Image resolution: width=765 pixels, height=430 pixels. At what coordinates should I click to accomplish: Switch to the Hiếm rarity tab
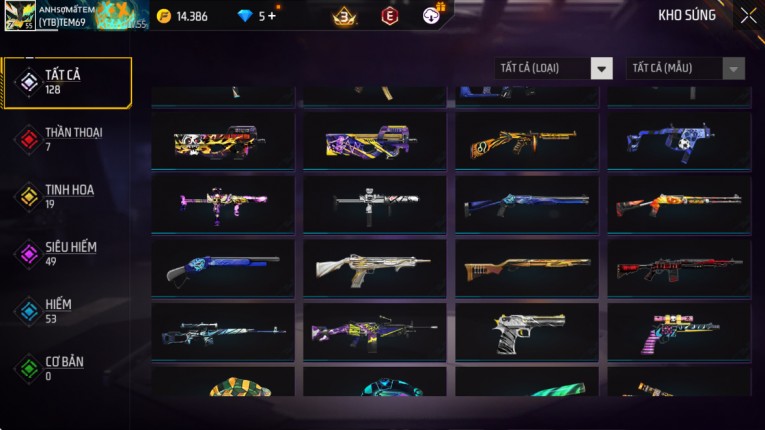[x=67, y=310]
